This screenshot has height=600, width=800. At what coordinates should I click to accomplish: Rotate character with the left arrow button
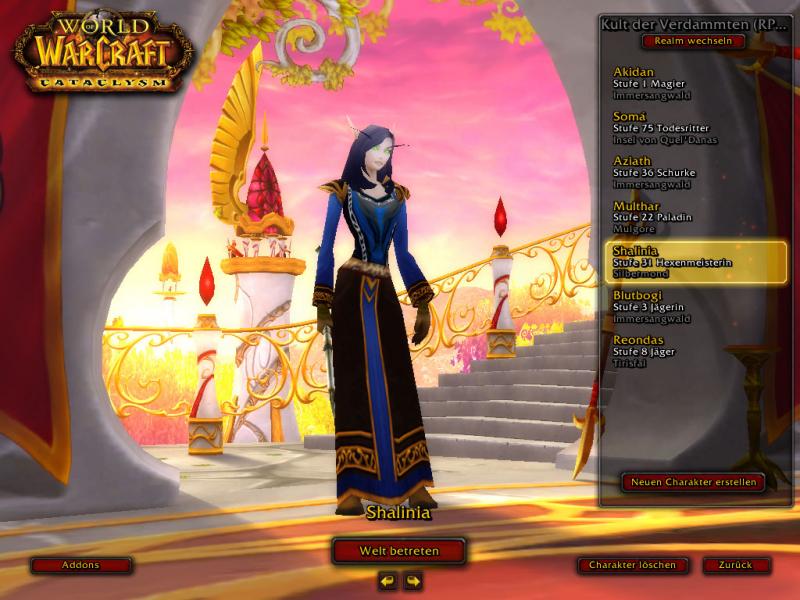point(388,580)
